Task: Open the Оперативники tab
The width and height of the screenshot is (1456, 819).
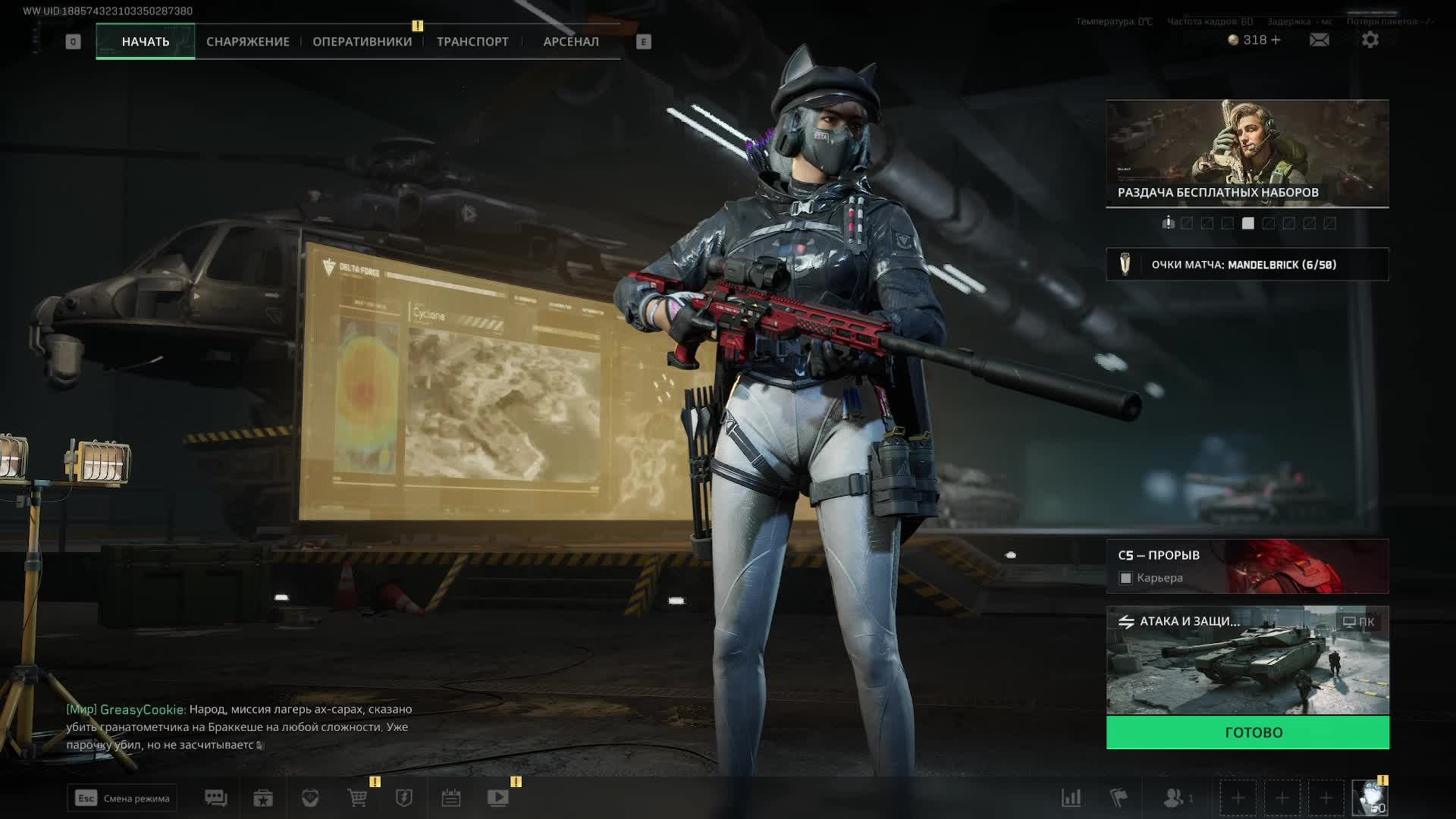Action: tap(362, 42)
